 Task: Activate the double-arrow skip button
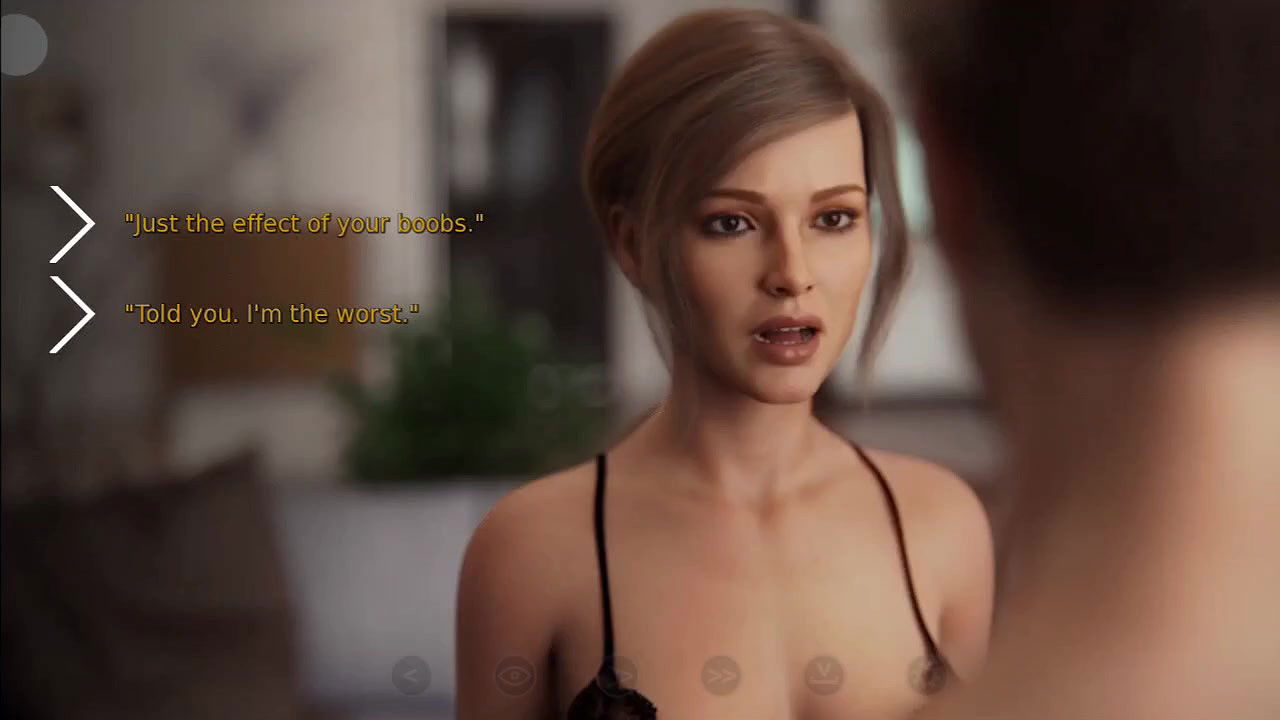[x=720, y=677]
